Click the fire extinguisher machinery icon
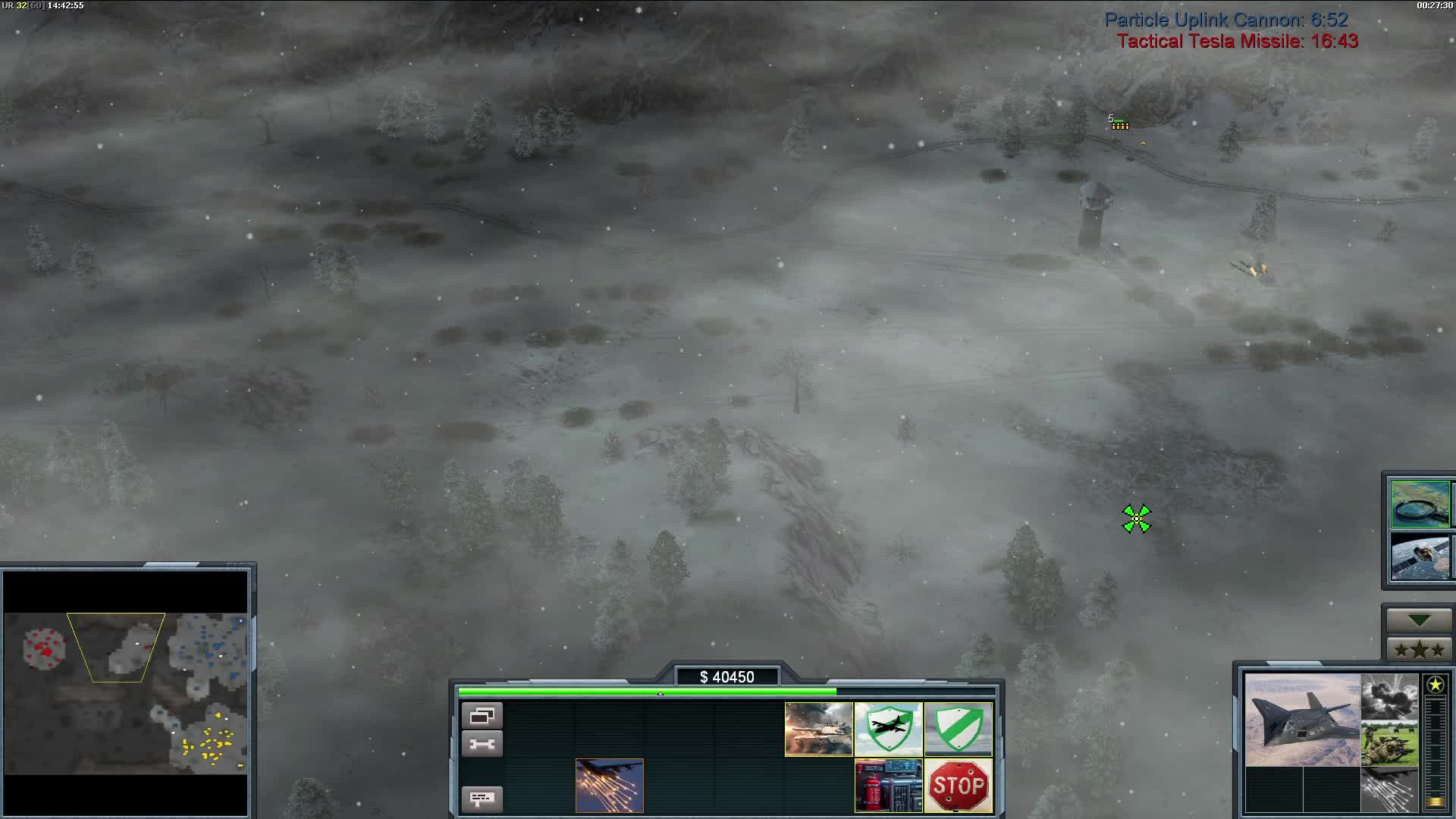The image size is (1456, 819). pos(888,786)
